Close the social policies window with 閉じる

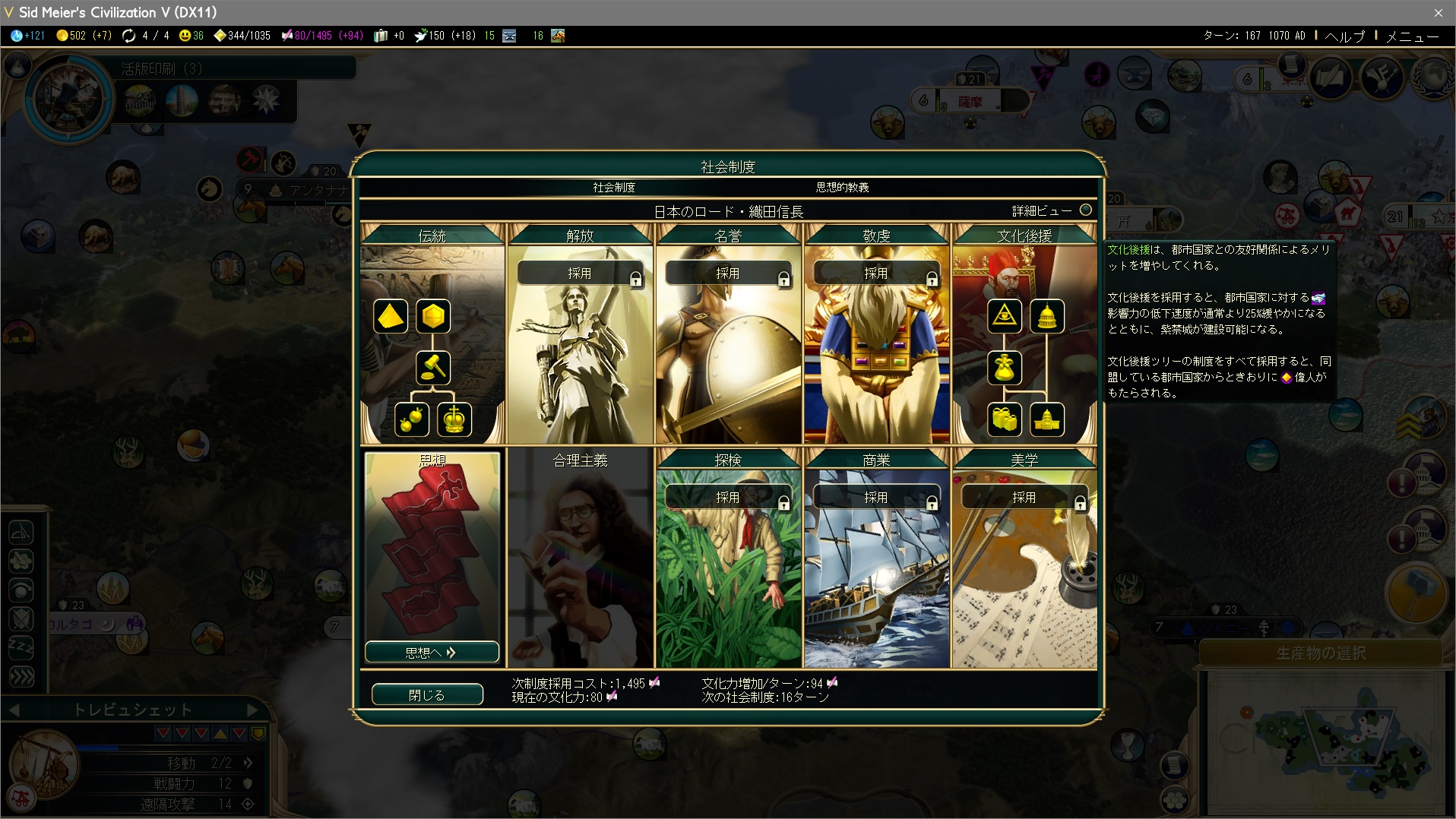click(427, 694)
